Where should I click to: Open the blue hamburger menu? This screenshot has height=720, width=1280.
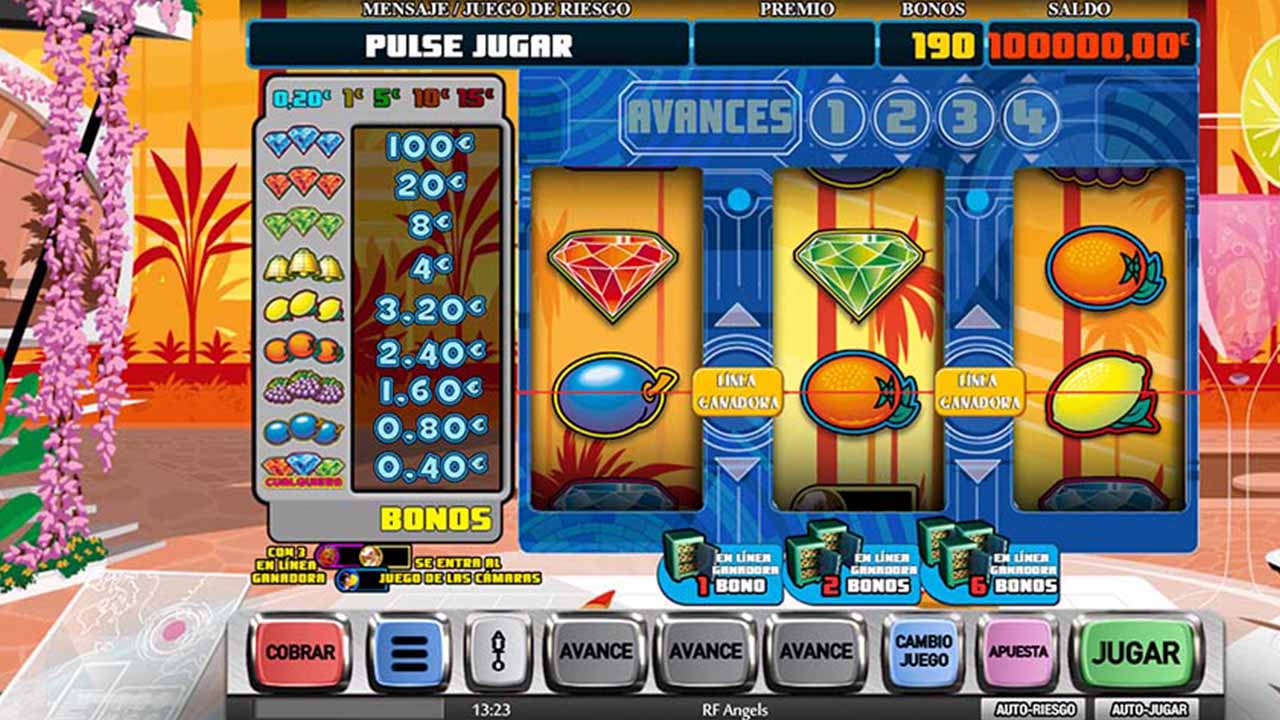(x=408, y=653)
